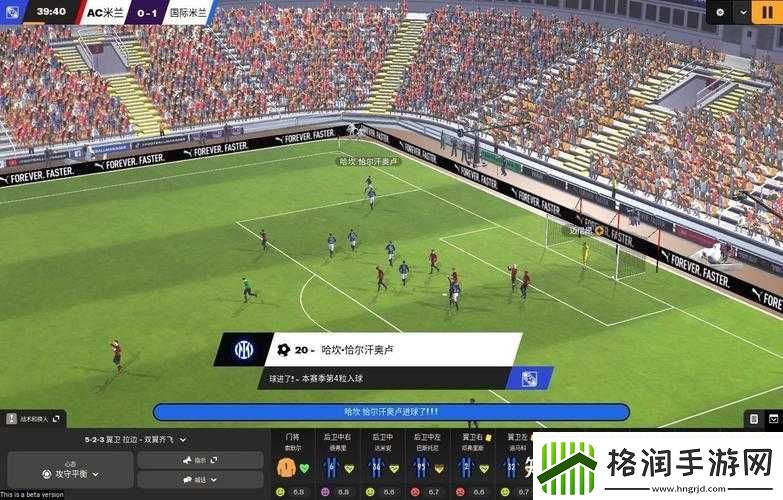Viewport: 783px width, 500px height.
Task: Open the 格润手游网 watermark site logo
Action: click(657, 467)
